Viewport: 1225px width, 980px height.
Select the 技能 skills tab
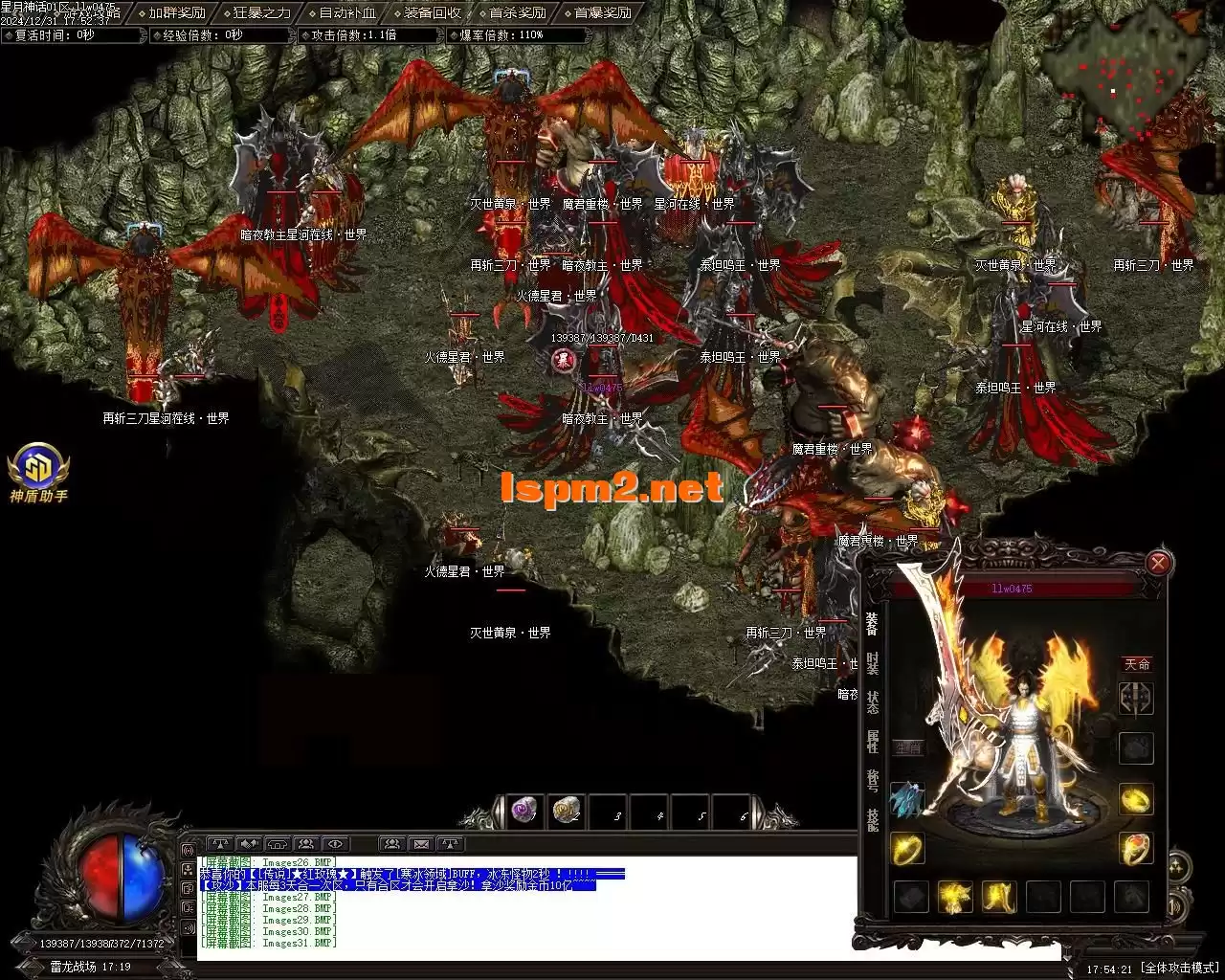(872, 820)
